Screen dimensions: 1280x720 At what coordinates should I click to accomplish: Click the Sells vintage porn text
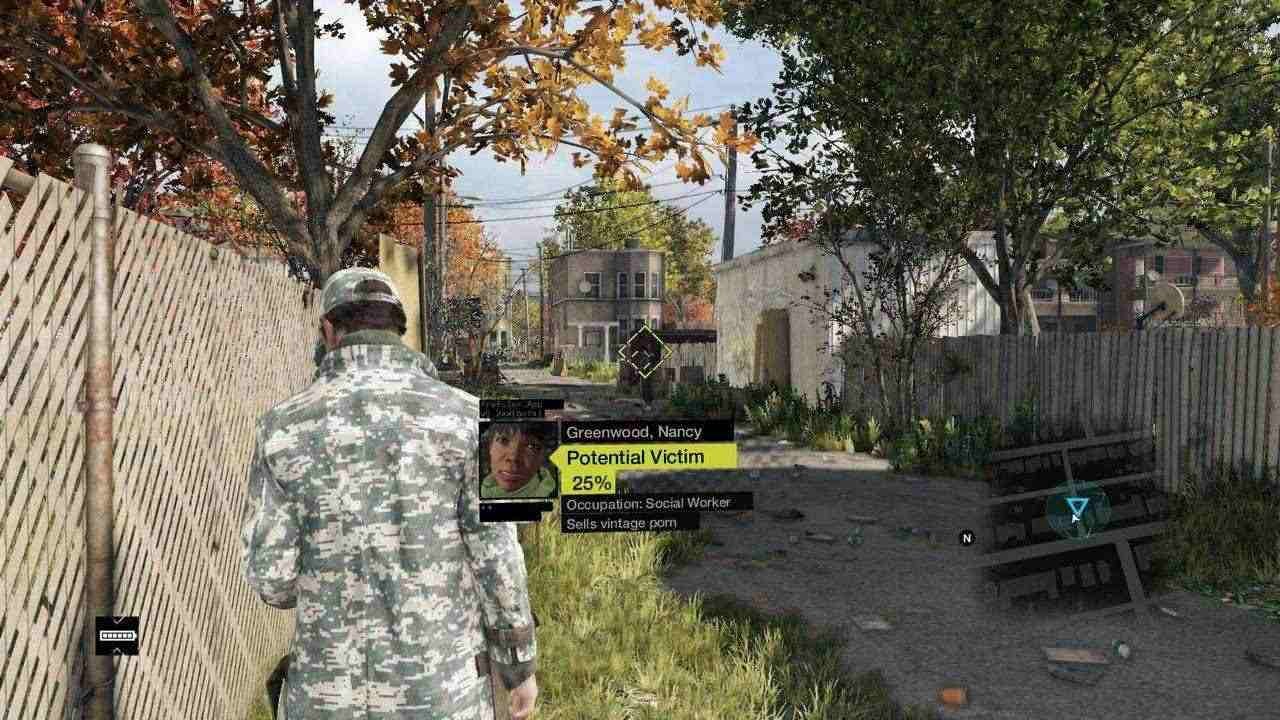tap(622, 524)
